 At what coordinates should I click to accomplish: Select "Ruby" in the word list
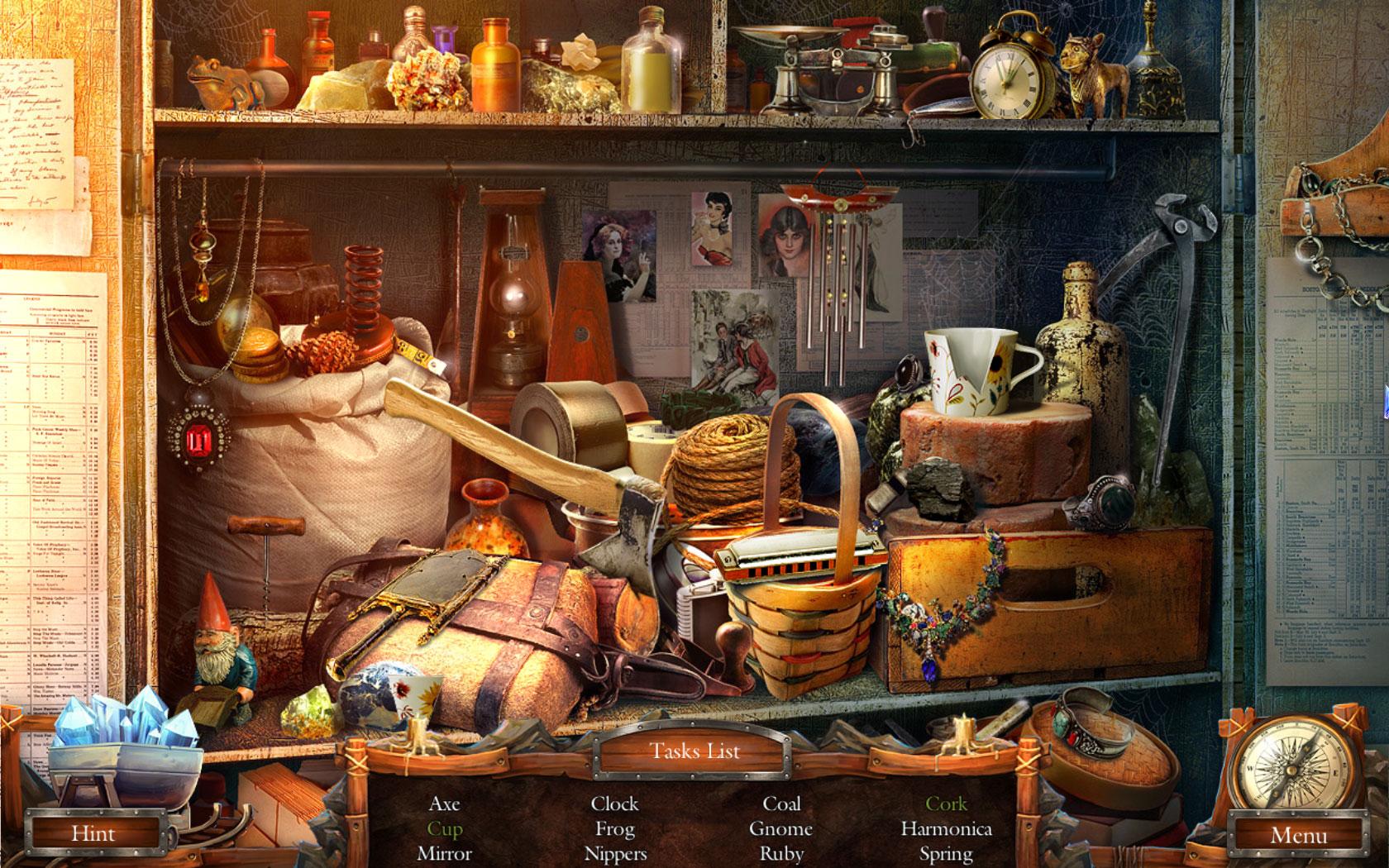(781, 855)
